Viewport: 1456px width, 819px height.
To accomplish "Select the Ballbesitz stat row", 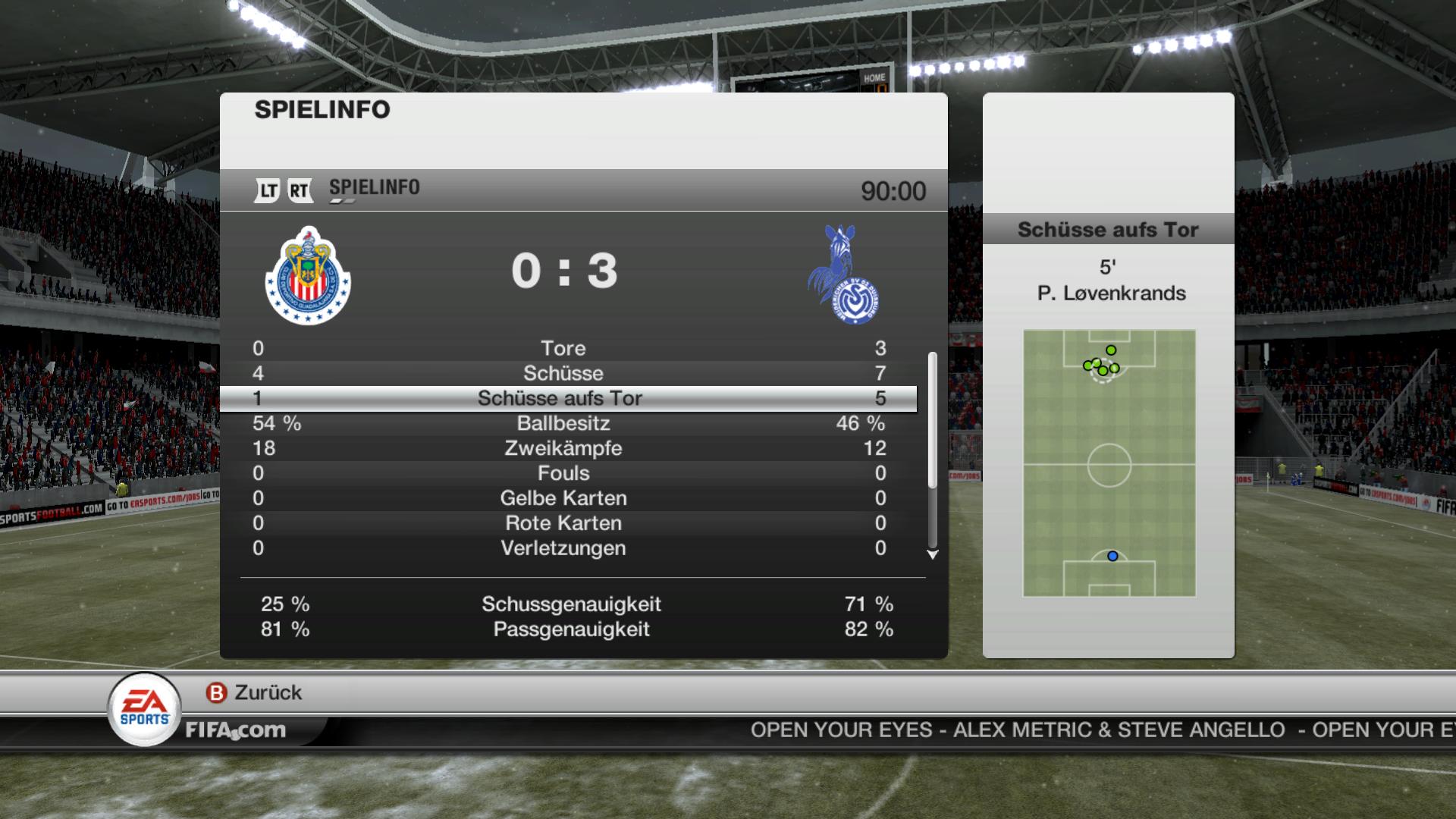I will 563,423.
